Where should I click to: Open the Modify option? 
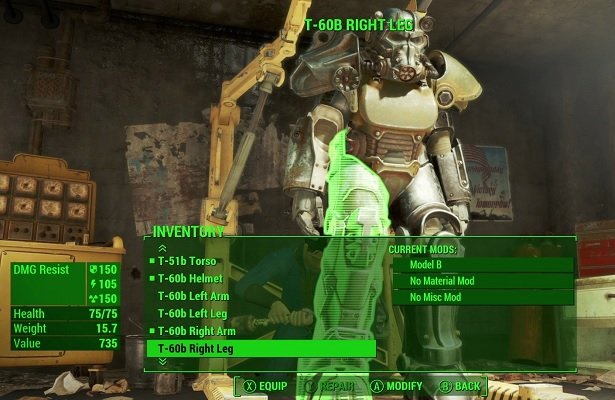tap(397, 385)
